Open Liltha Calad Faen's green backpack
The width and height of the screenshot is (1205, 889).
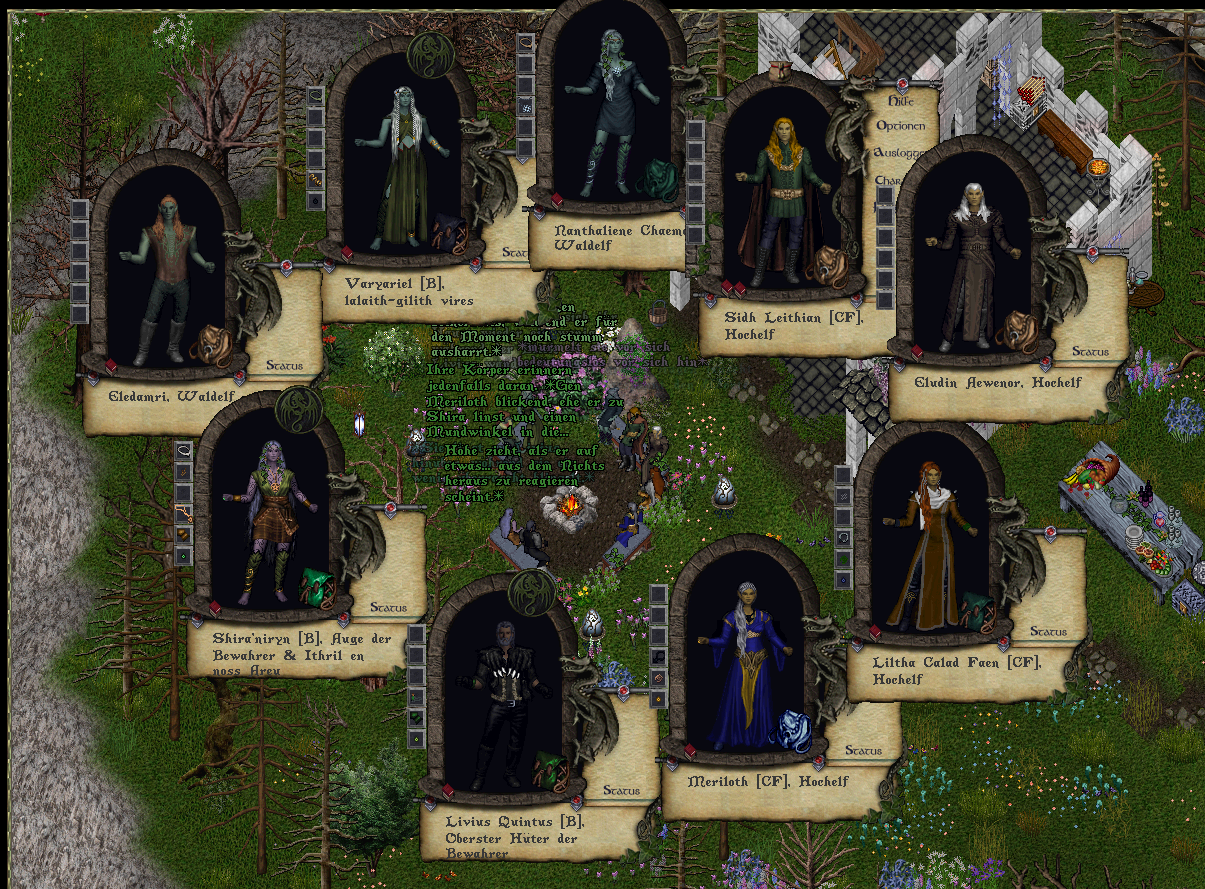click(x=977, y=611)
